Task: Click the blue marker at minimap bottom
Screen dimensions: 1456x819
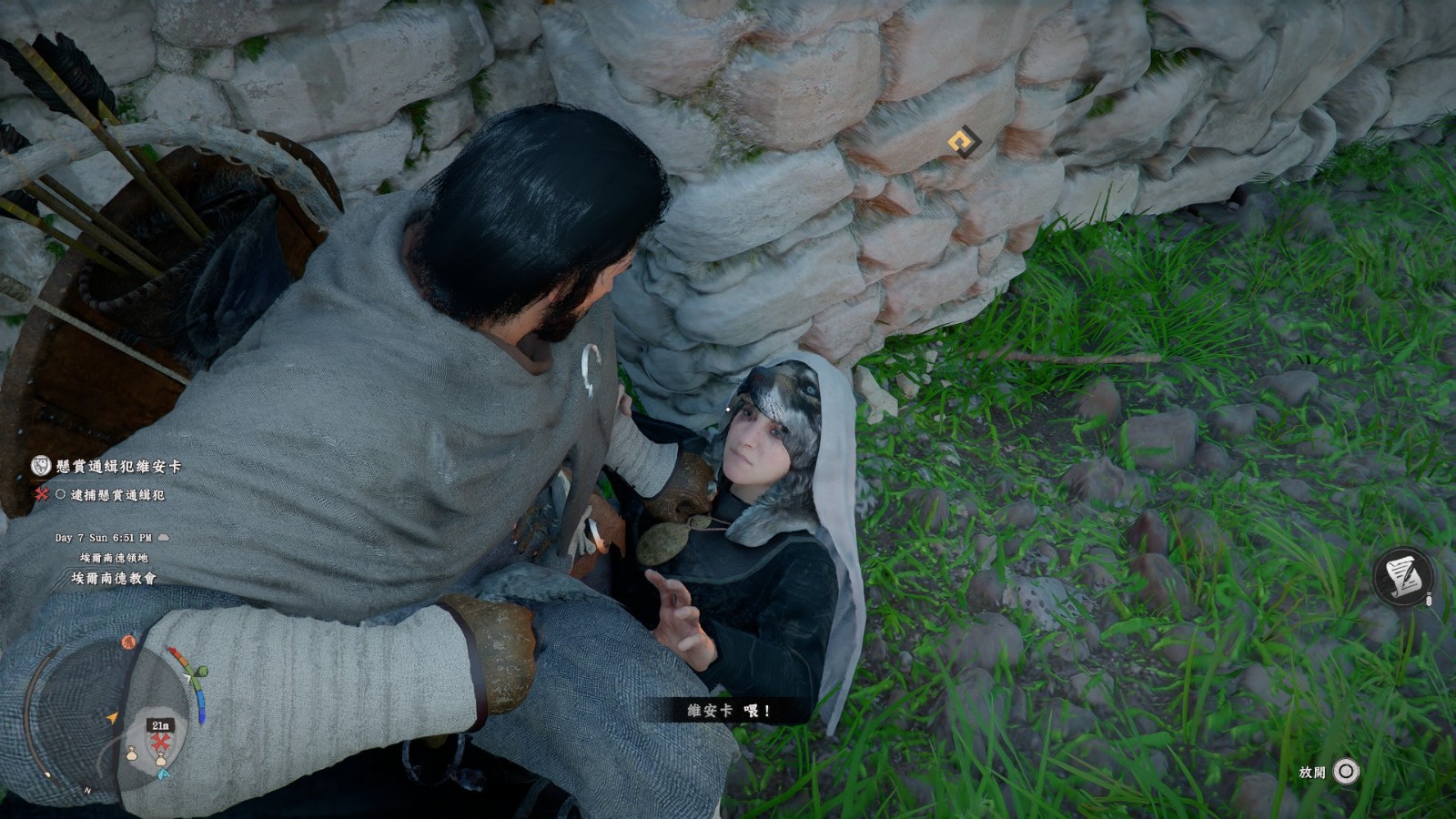Action: click(x=164, y=774)
